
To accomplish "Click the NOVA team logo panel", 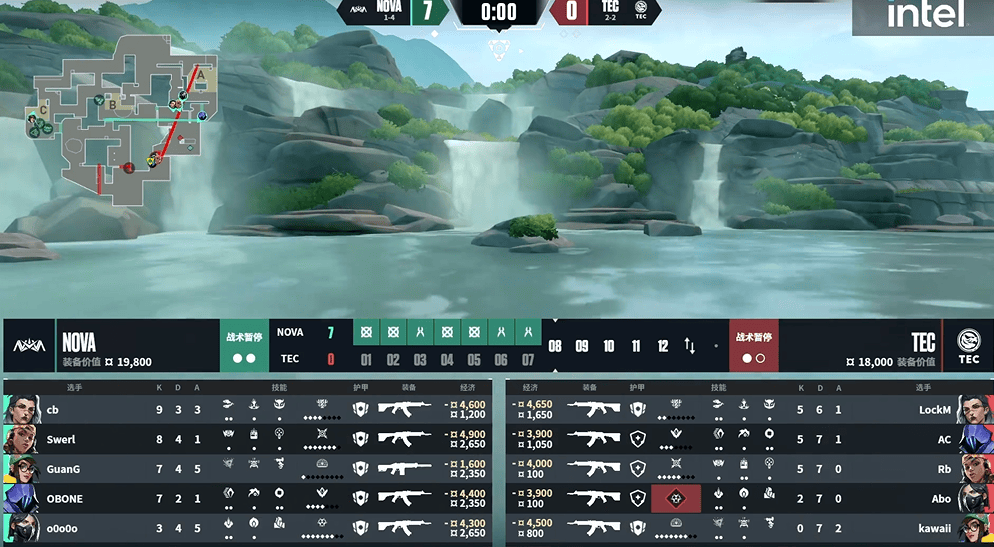I will (29, 346).
